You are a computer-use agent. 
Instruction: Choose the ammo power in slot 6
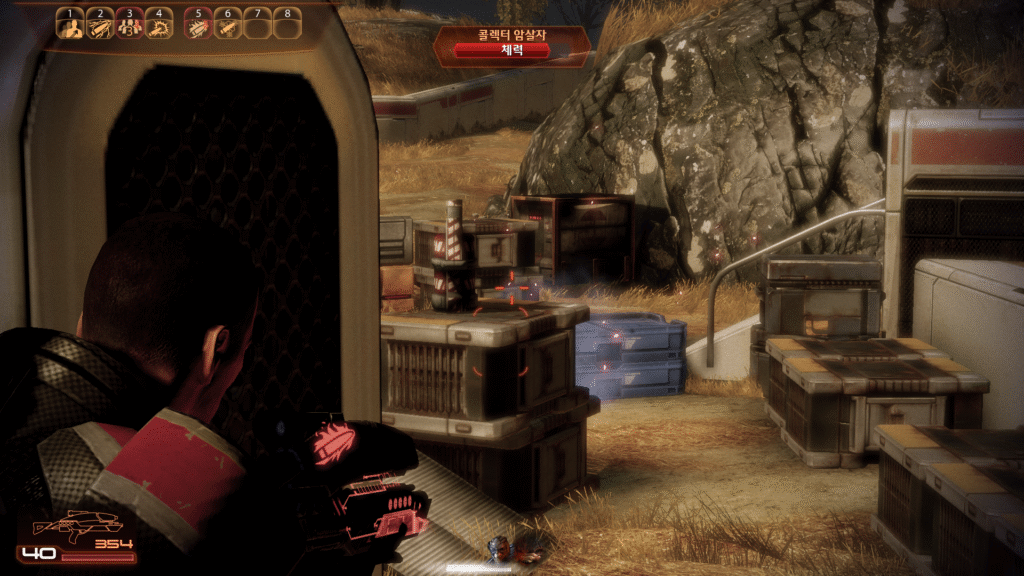(228, 26)
